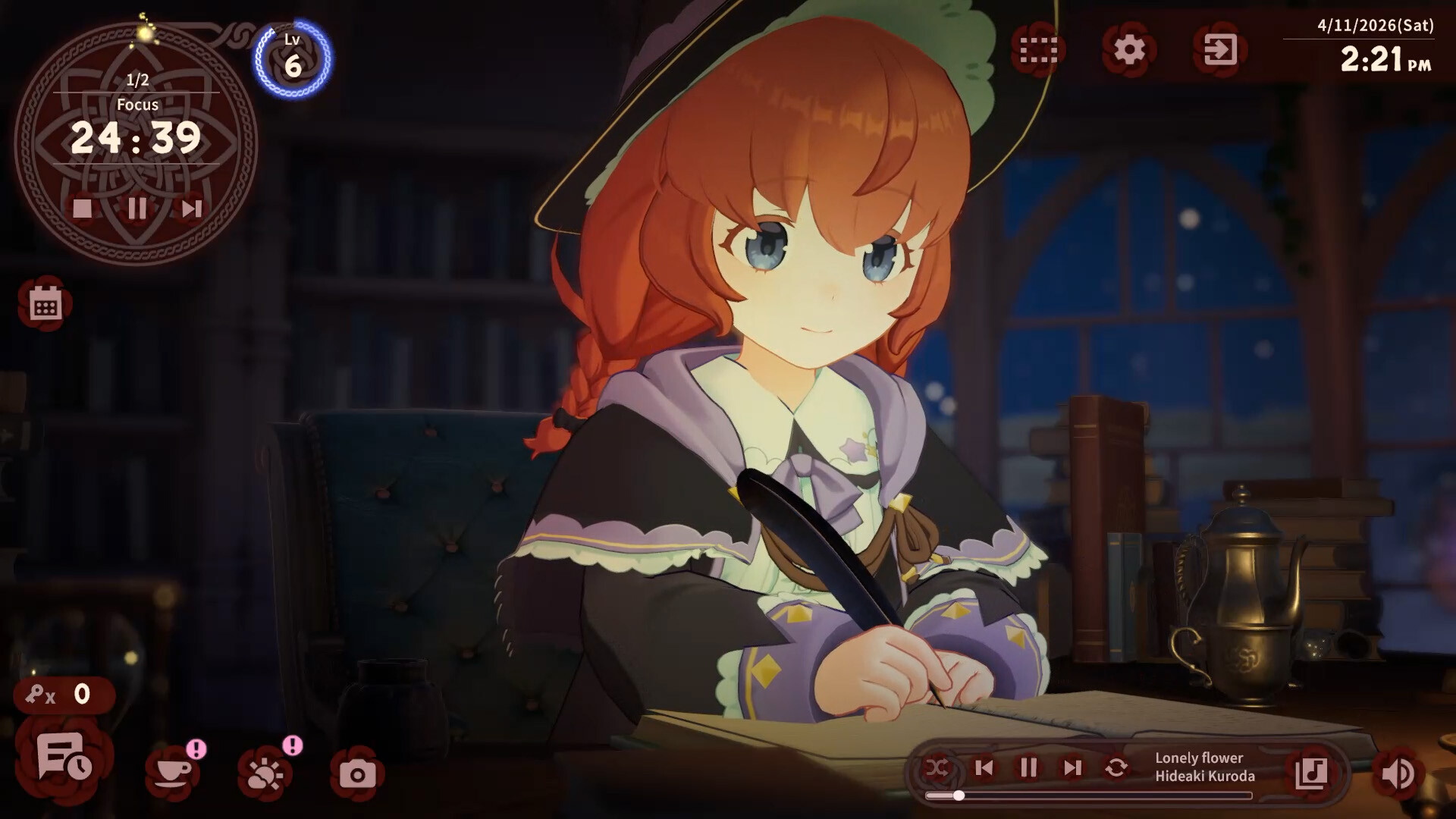Toggle music repeat mode

click(1116, 768)
